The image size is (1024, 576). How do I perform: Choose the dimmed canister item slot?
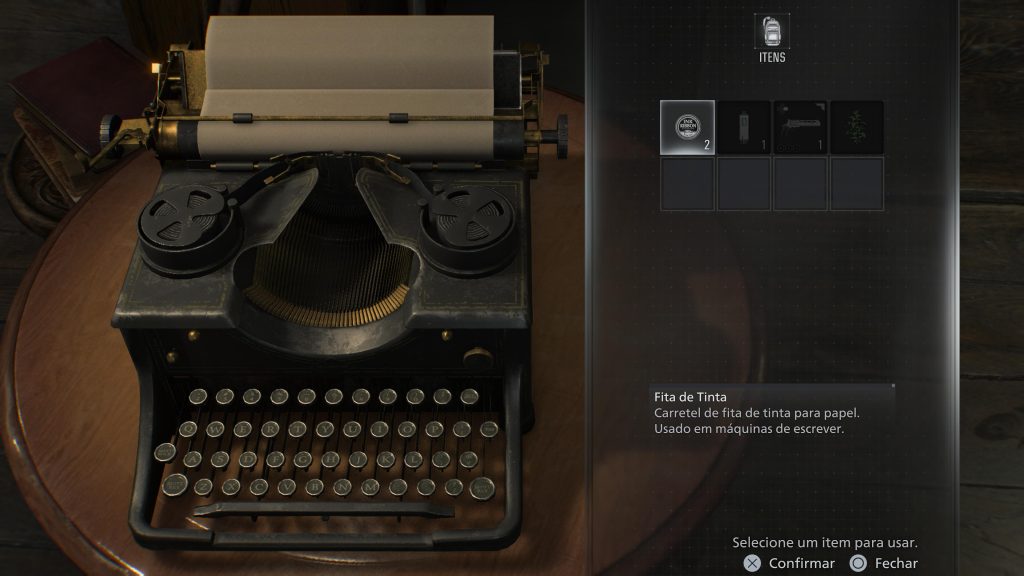(x=744, y=127)
